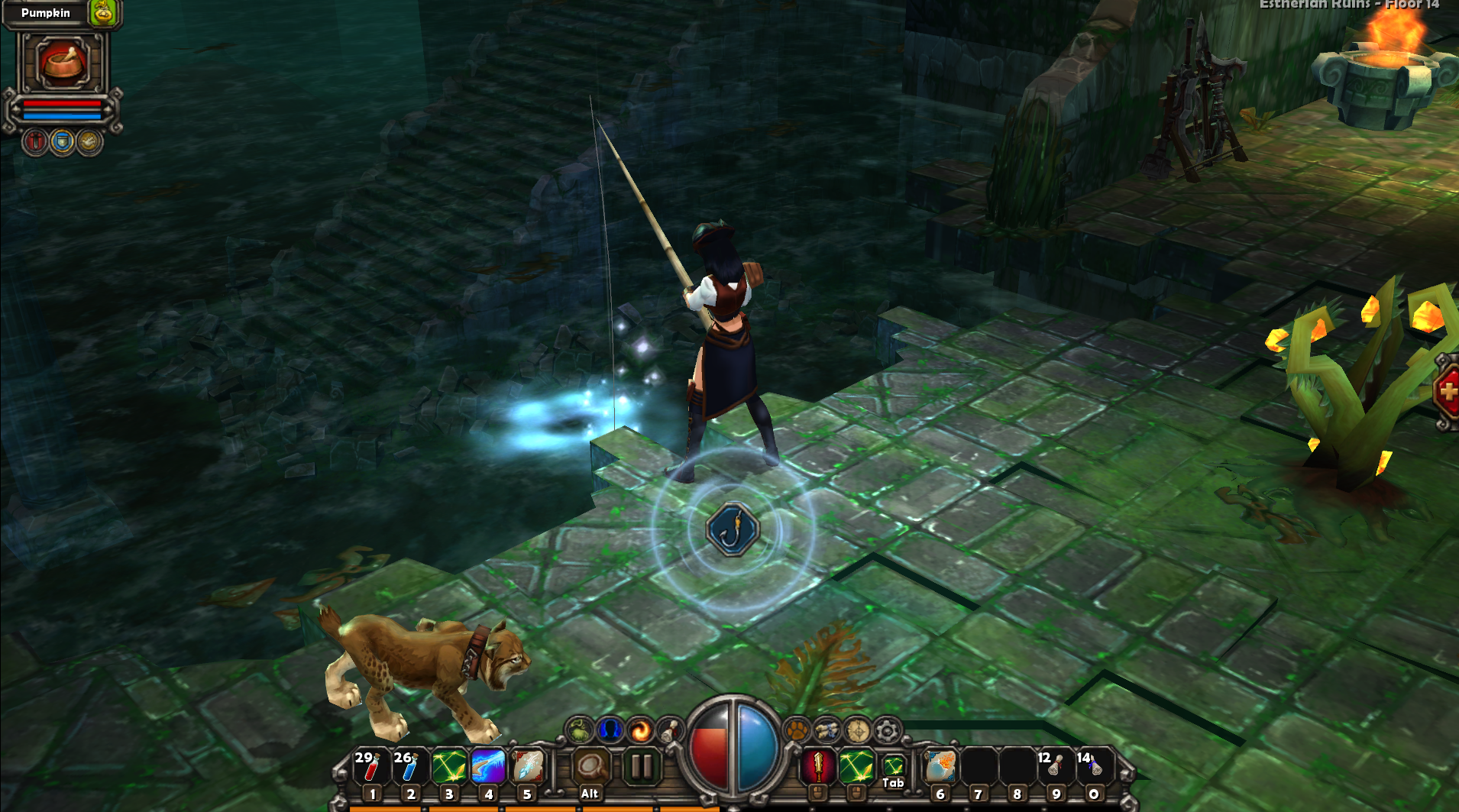Image resolution: width=1459 pixels, height=812 pixels.
Task: Use the red health potion in slot 1
Action: tap(370, 766)
